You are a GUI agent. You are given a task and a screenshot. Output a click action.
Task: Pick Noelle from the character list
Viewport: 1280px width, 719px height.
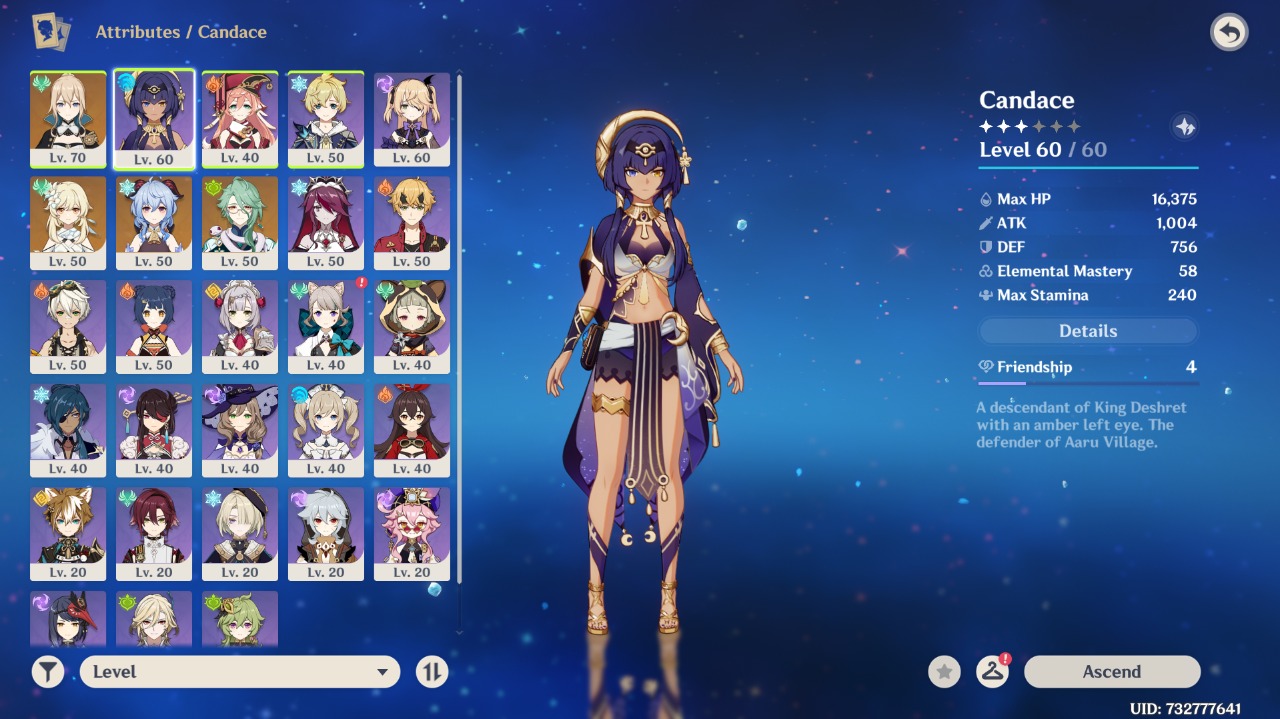240,326
